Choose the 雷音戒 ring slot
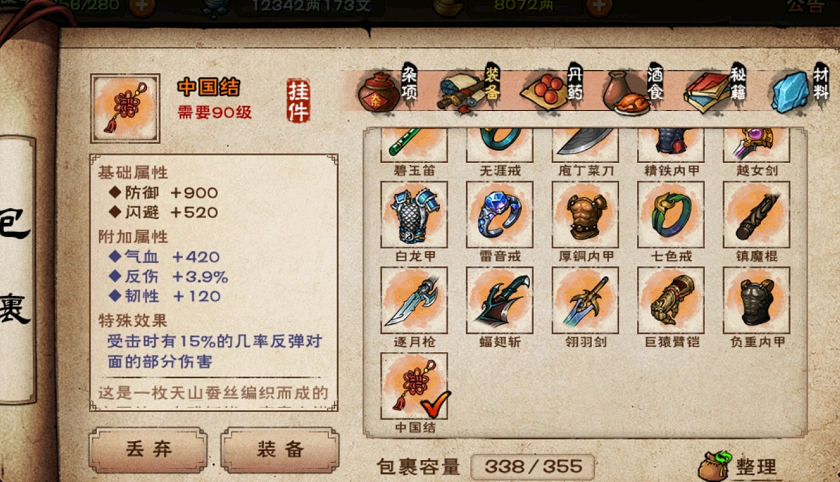 point(500,214)
